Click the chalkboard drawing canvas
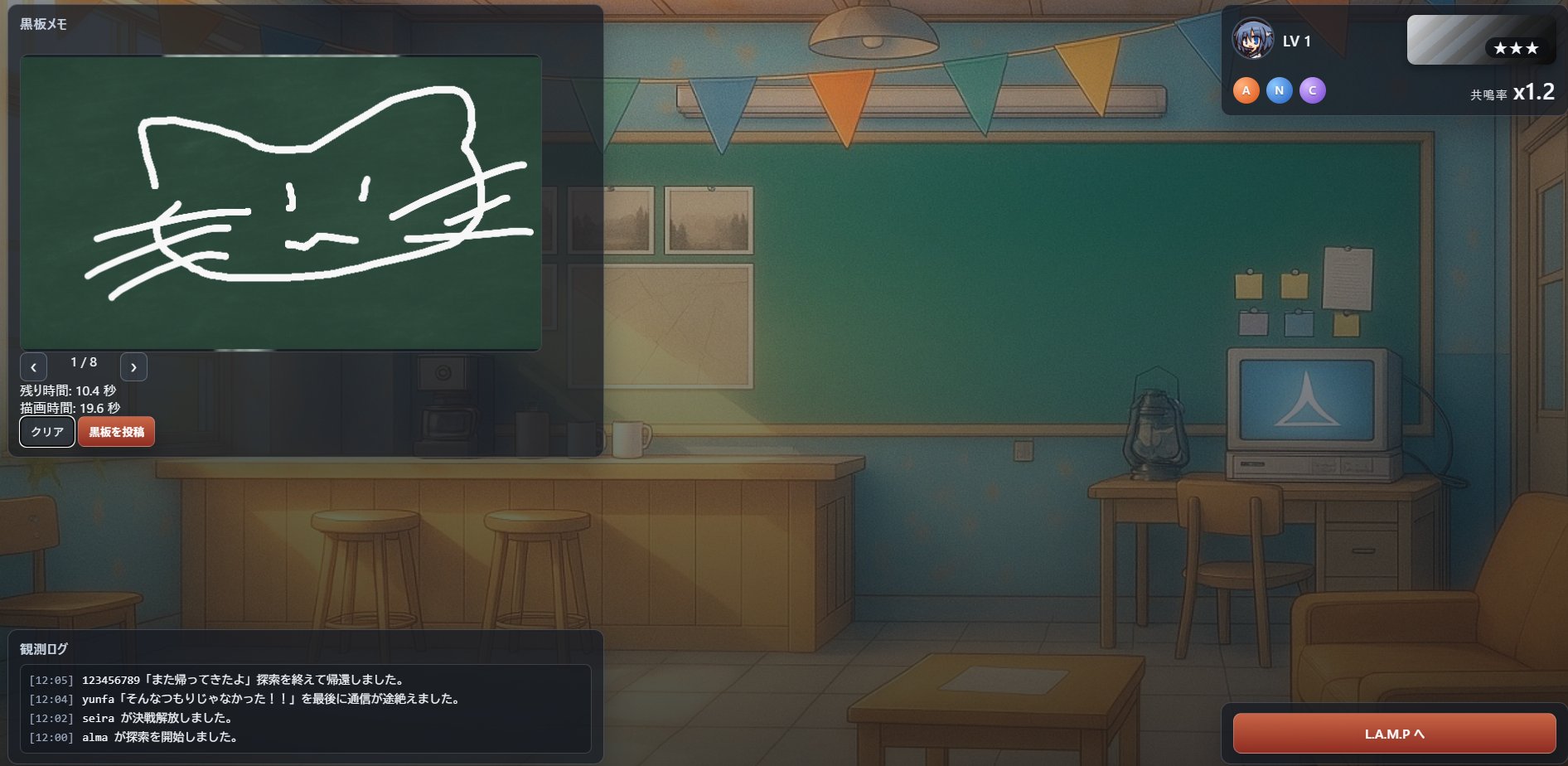 point(280,202)
